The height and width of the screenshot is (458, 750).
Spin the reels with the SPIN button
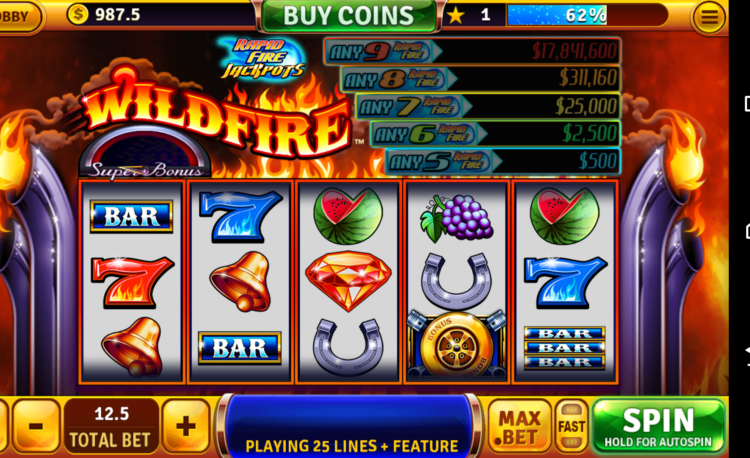(x=658, y=426)
